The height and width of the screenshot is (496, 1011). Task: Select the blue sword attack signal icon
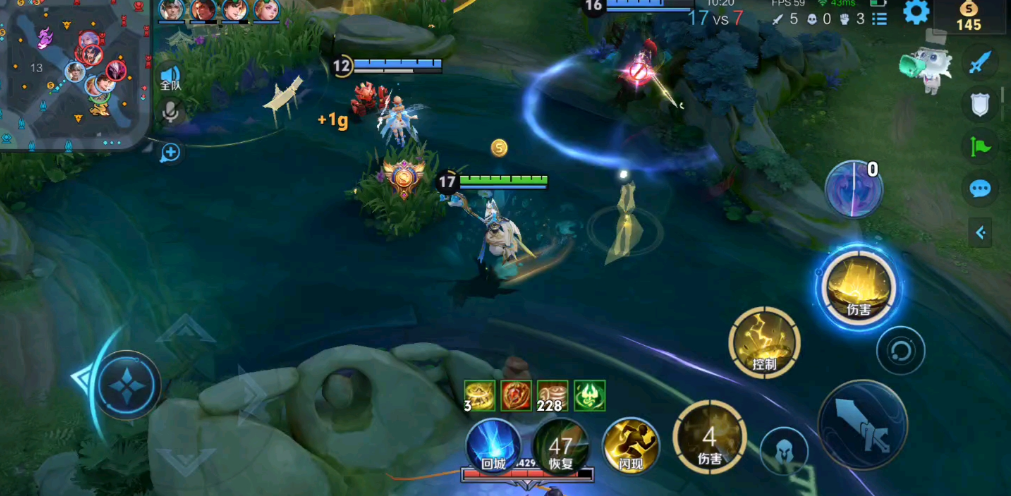click(980, 62)
